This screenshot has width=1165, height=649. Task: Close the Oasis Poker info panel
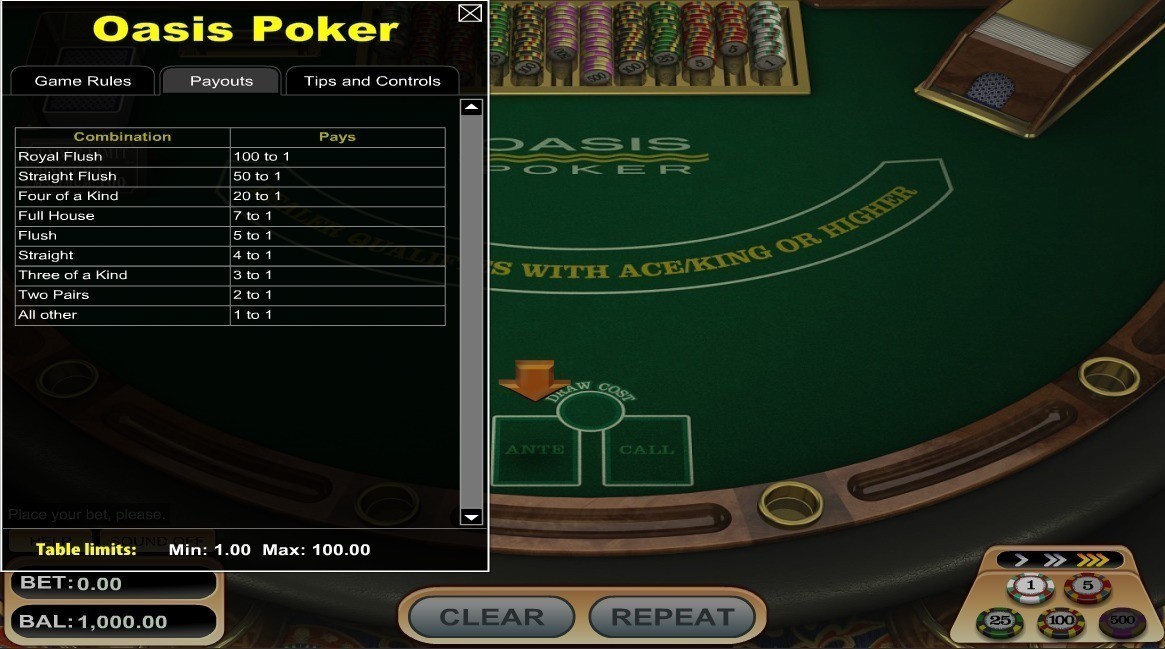click(x=469, y=13)
